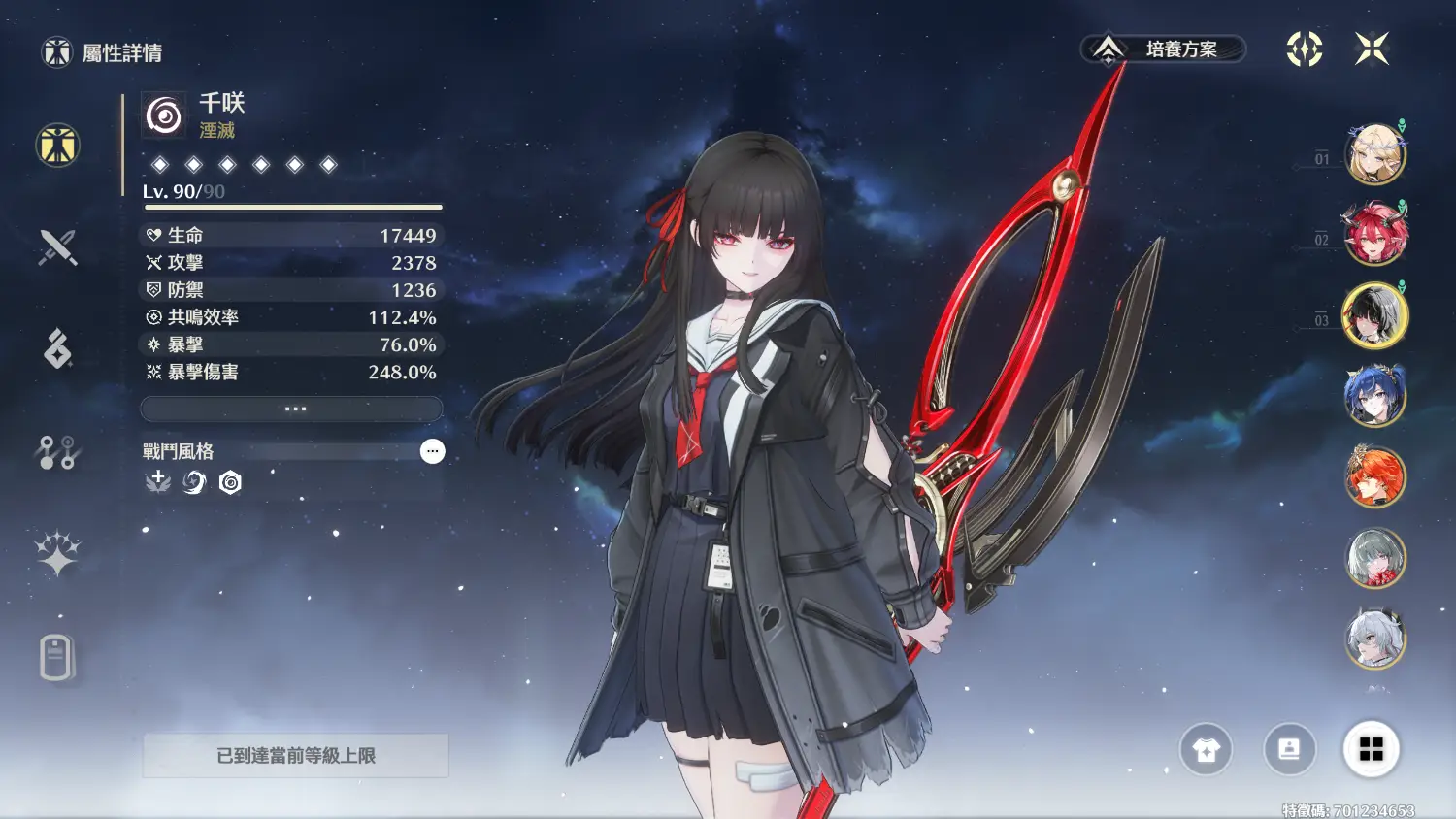
Task: Click the profile card button at the bottom
Action: 1289,749
